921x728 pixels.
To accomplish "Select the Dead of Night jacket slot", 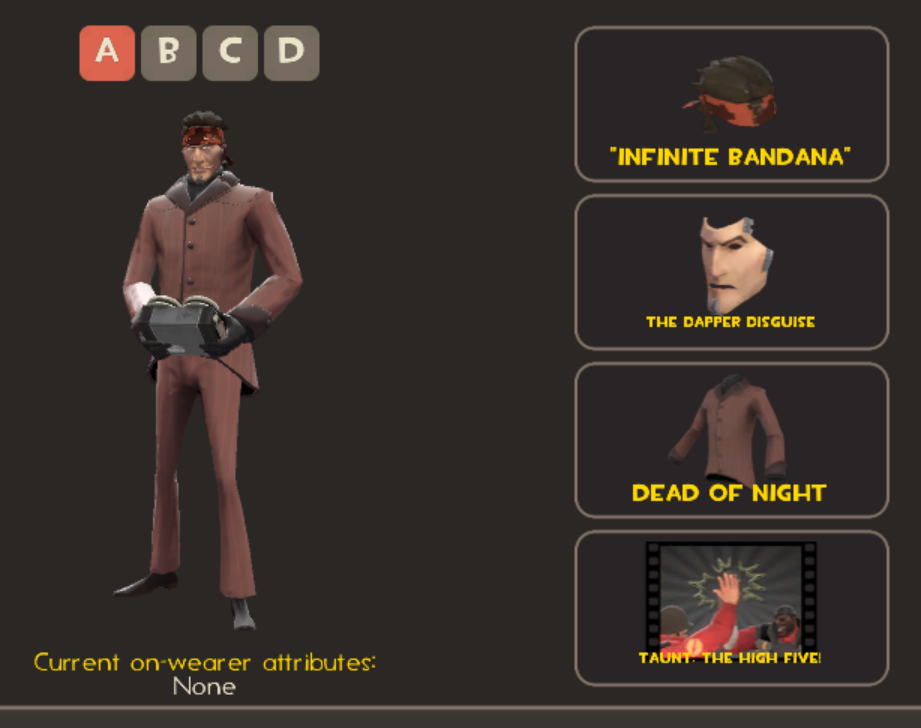I will coord(731,440).
